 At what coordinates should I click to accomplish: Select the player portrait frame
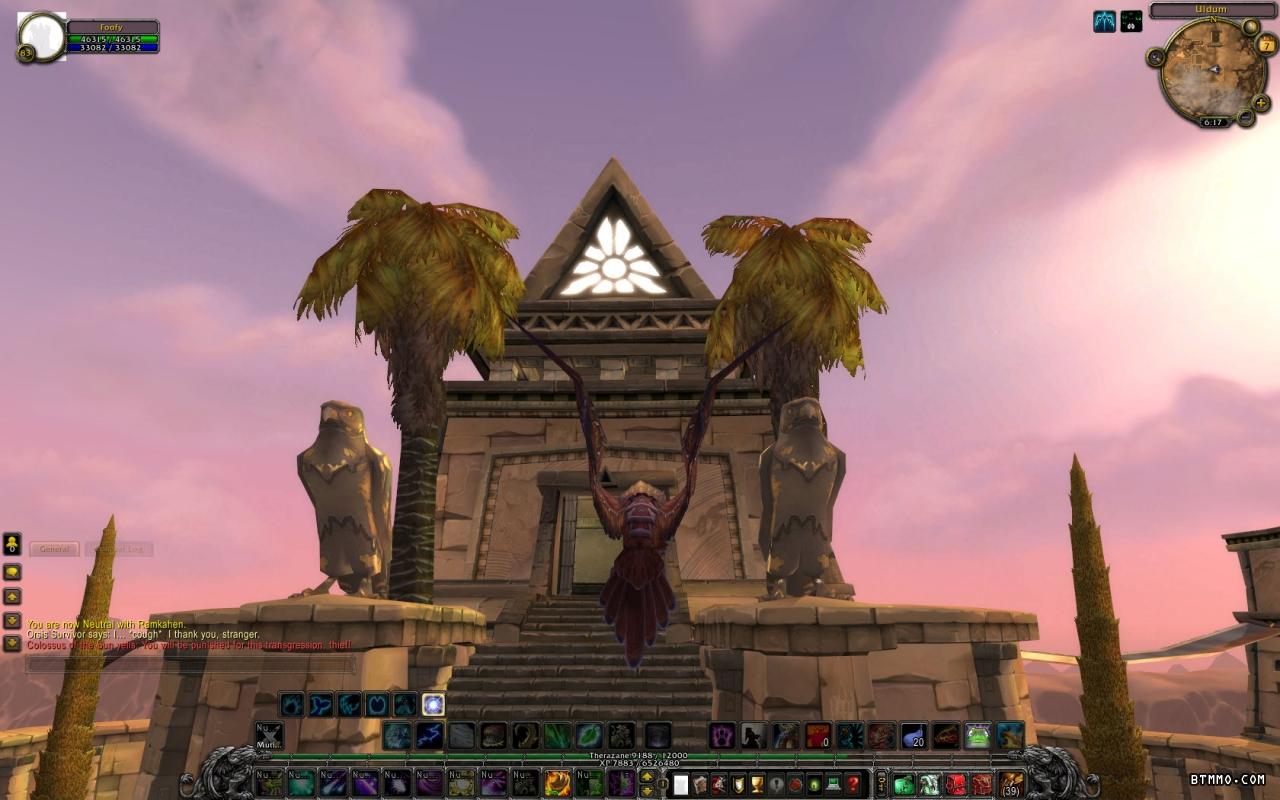(x=42, y=36)
